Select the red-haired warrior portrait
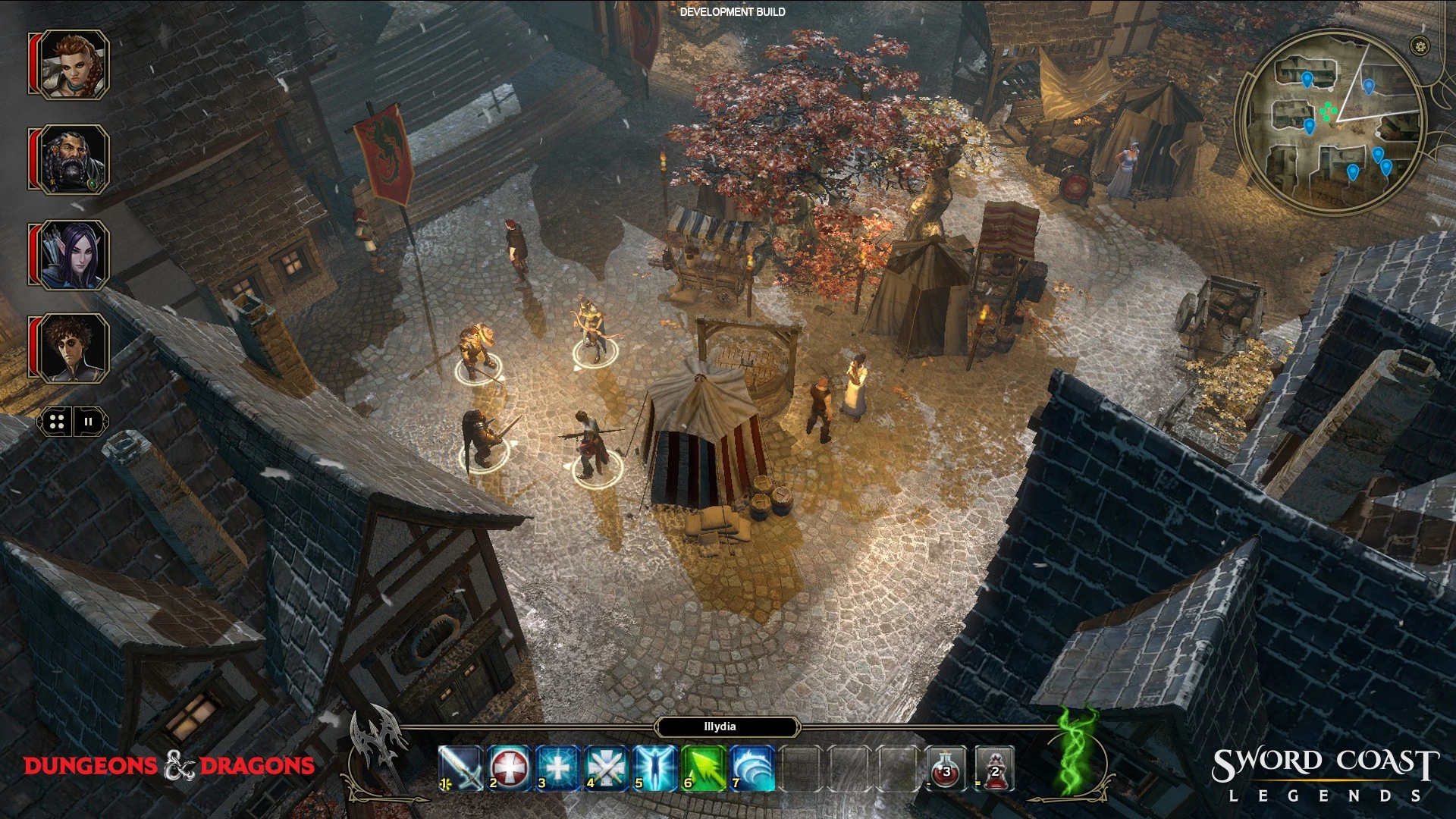 (x=74, y=64)
